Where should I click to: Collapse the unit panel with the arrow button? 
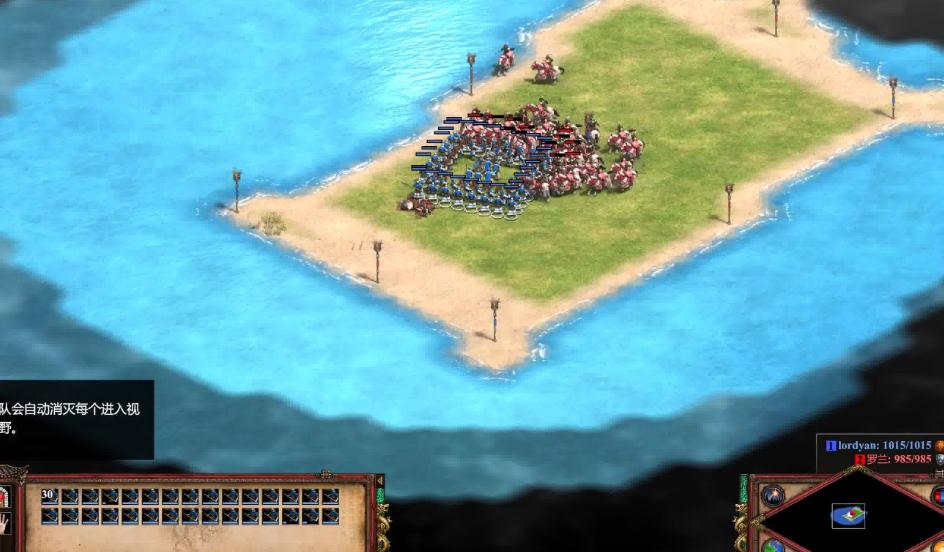pyautogui.click(x=379, y=481)
